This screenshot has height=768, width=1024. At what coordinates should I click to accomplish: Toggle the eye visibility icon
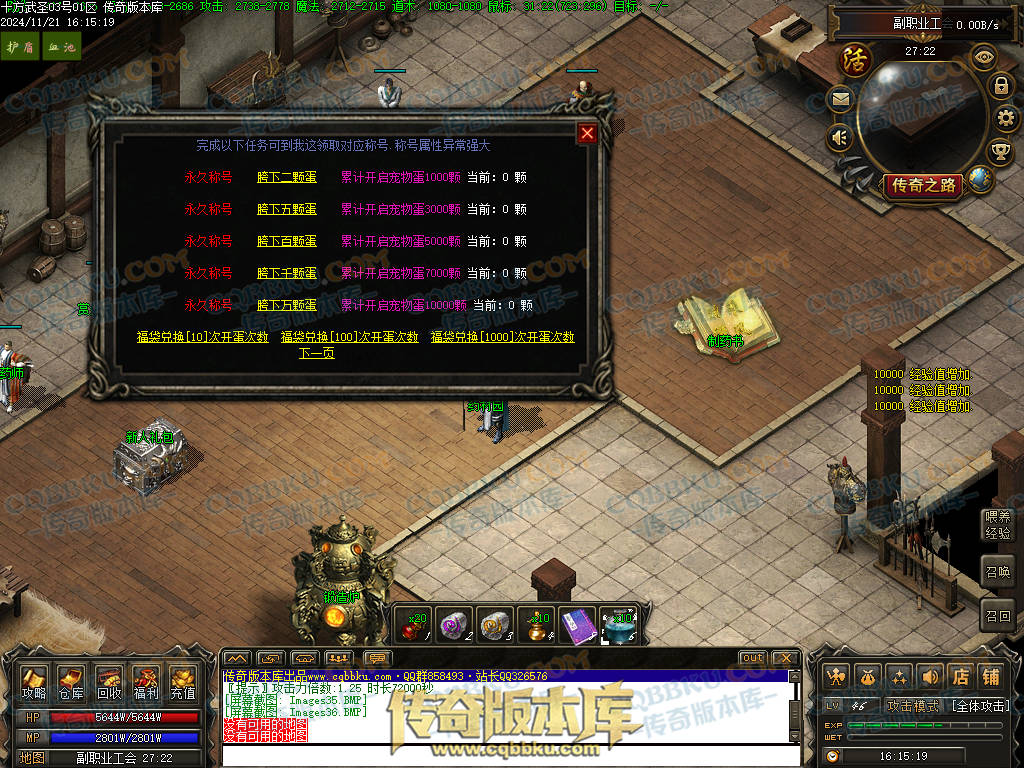pos(984,56)
